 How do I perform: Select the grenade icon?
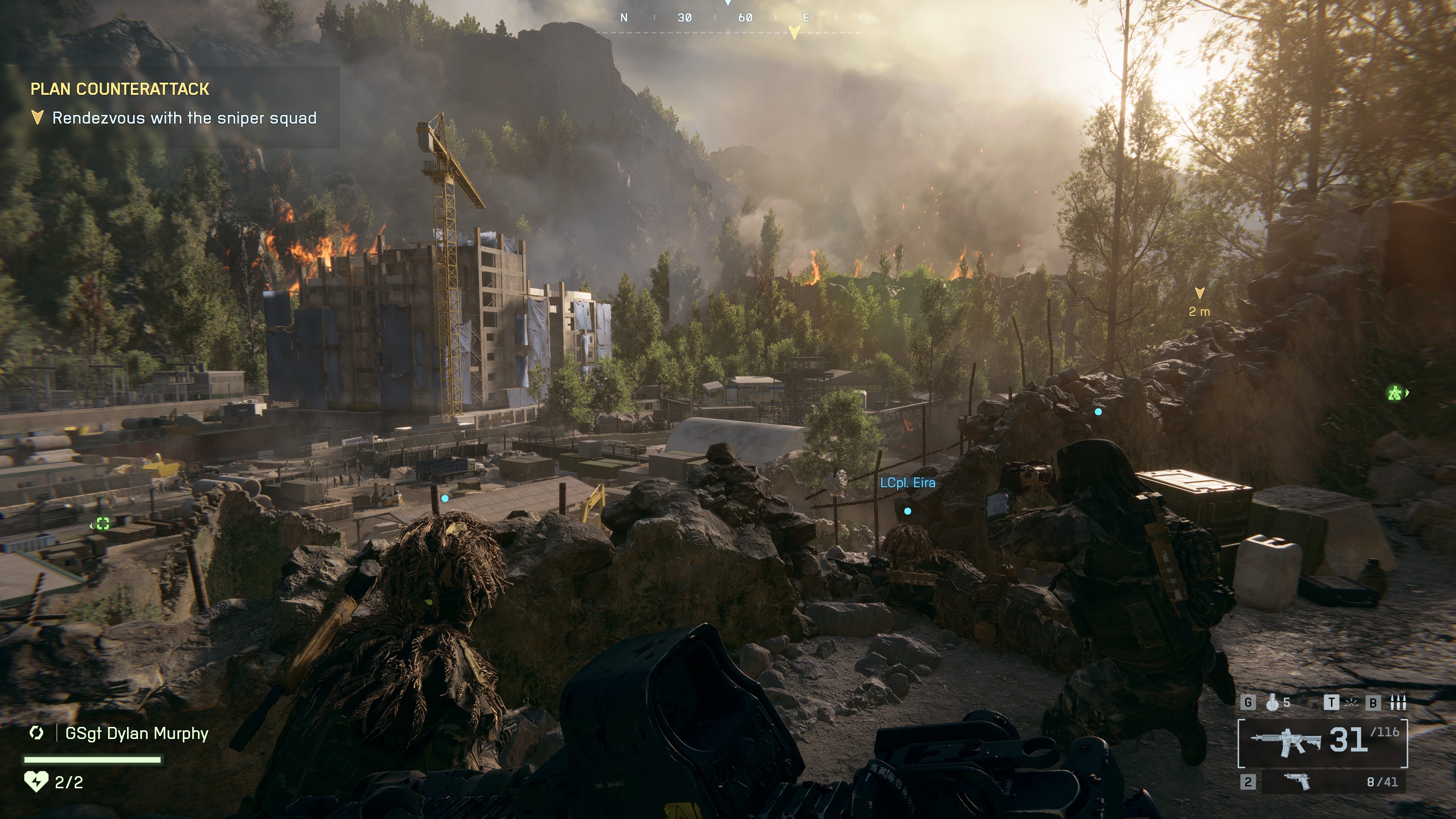(1273, 703)
